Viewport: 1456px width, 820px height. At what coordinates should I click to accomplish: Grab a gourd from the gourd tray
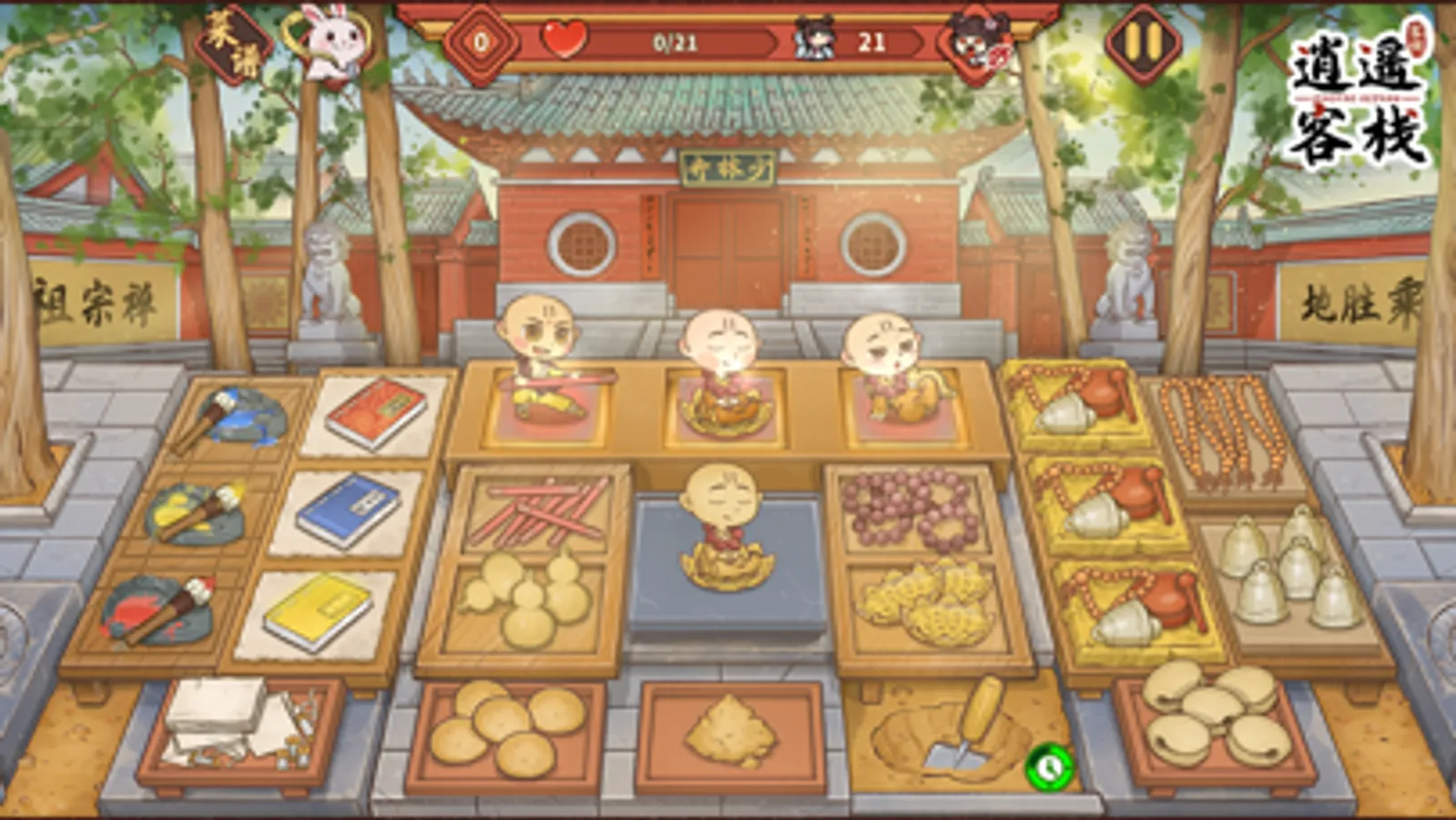(x=528, y=601)
